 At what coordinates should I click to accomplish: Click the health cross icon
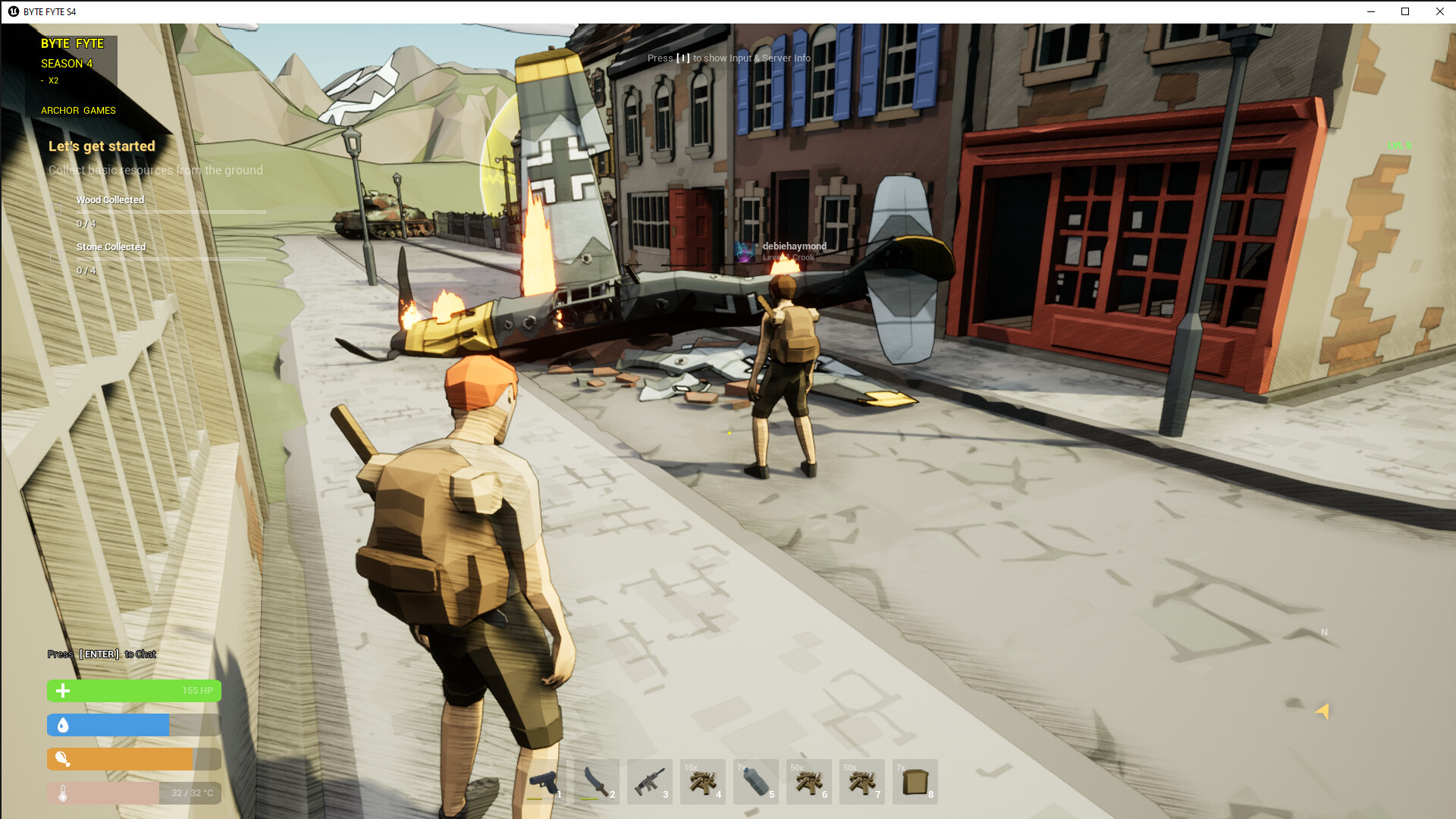(61, 691)
